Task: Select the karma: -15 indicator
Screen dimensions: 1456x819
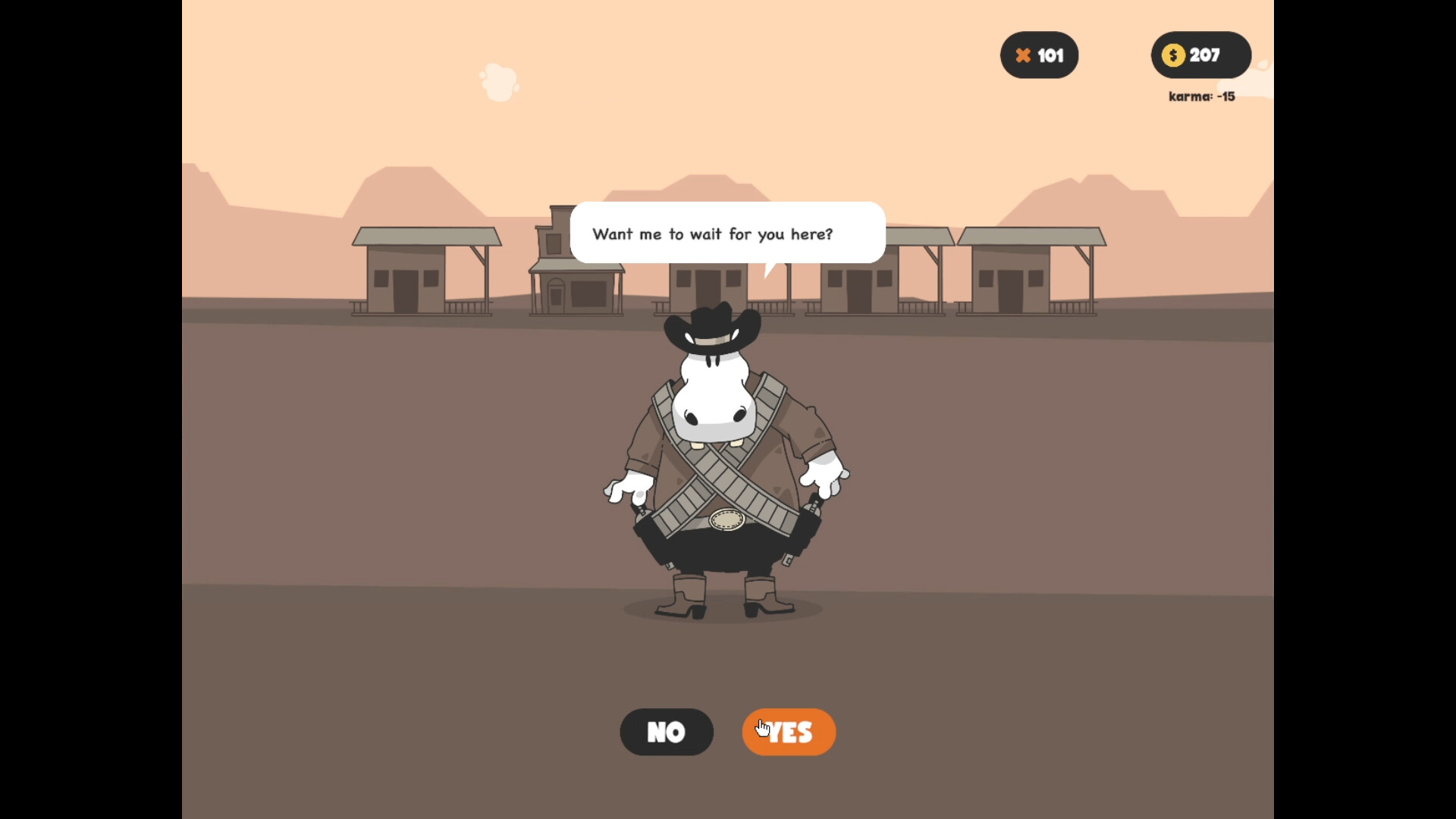Action: pos(1201,97)
